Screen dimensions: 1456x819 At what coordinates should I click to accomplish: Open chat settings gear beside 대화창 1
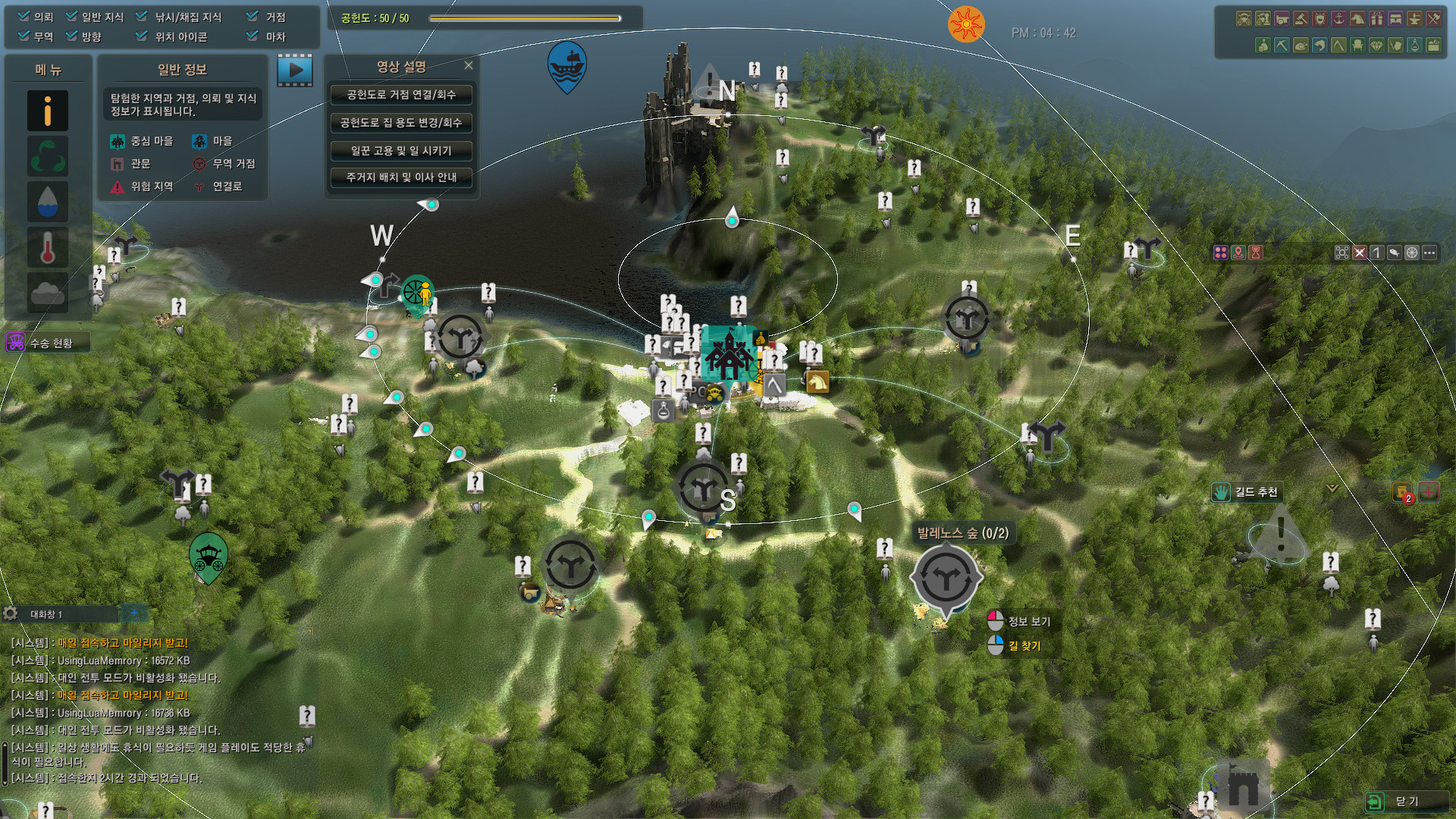pos(11,613)
